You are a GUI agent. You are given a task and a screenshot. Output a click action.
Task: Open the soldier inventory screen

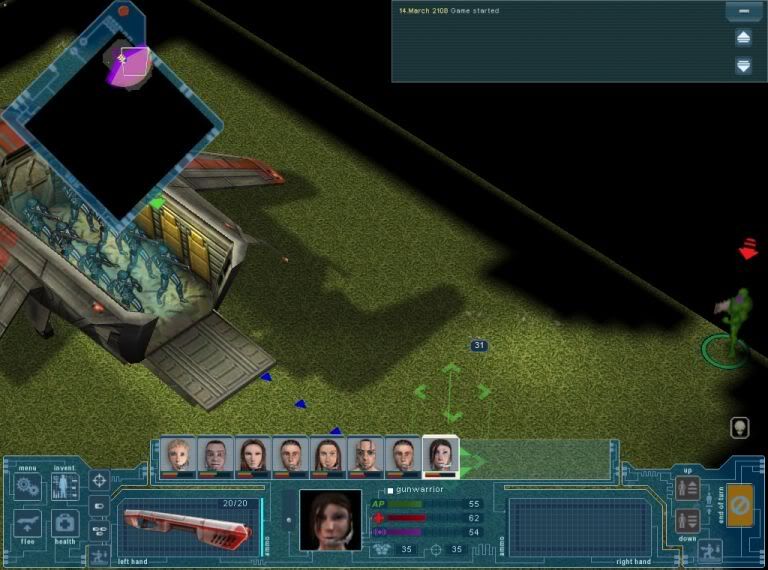pyautogui.click(x=64, y=488)
